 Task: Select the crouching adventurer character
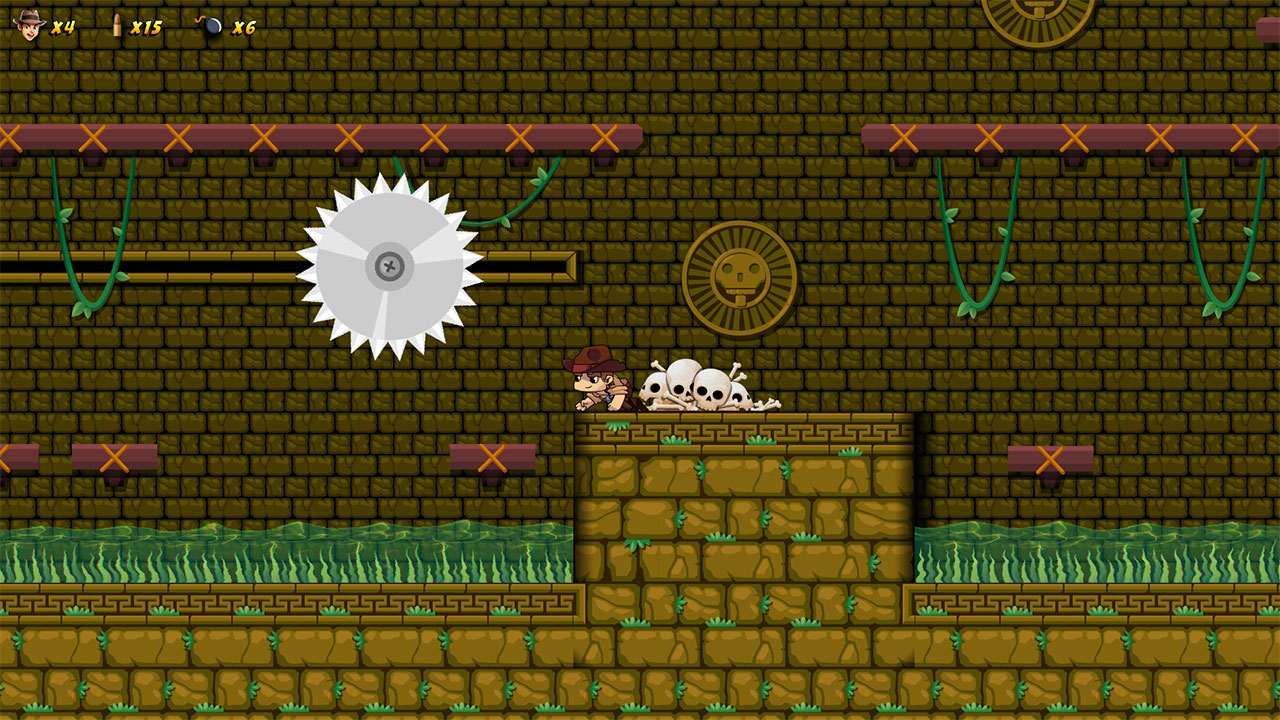(597, 383)
